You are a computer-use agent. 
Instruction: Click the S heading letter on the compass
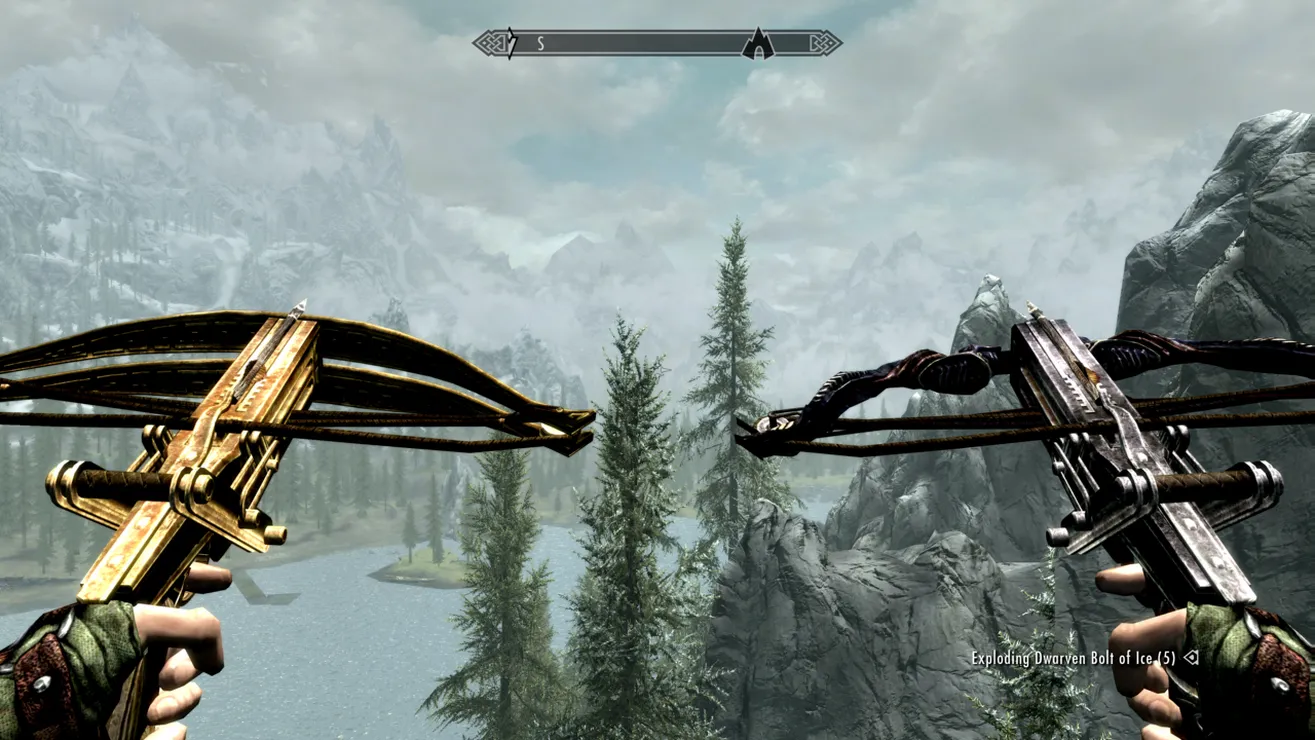541,43
